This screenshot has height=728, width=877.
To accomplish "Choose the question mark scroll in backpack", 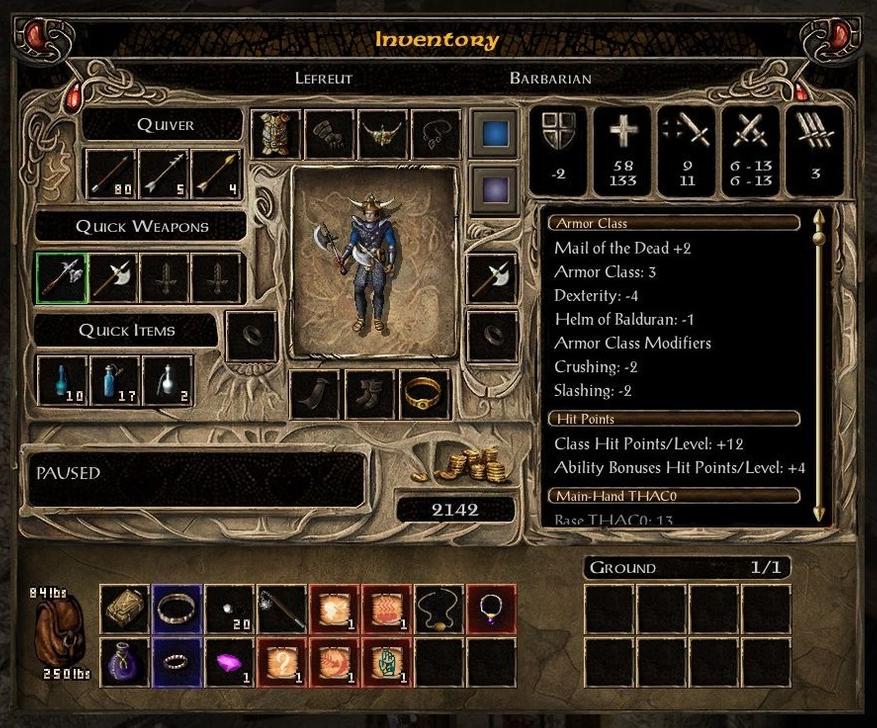I will 283,662.
